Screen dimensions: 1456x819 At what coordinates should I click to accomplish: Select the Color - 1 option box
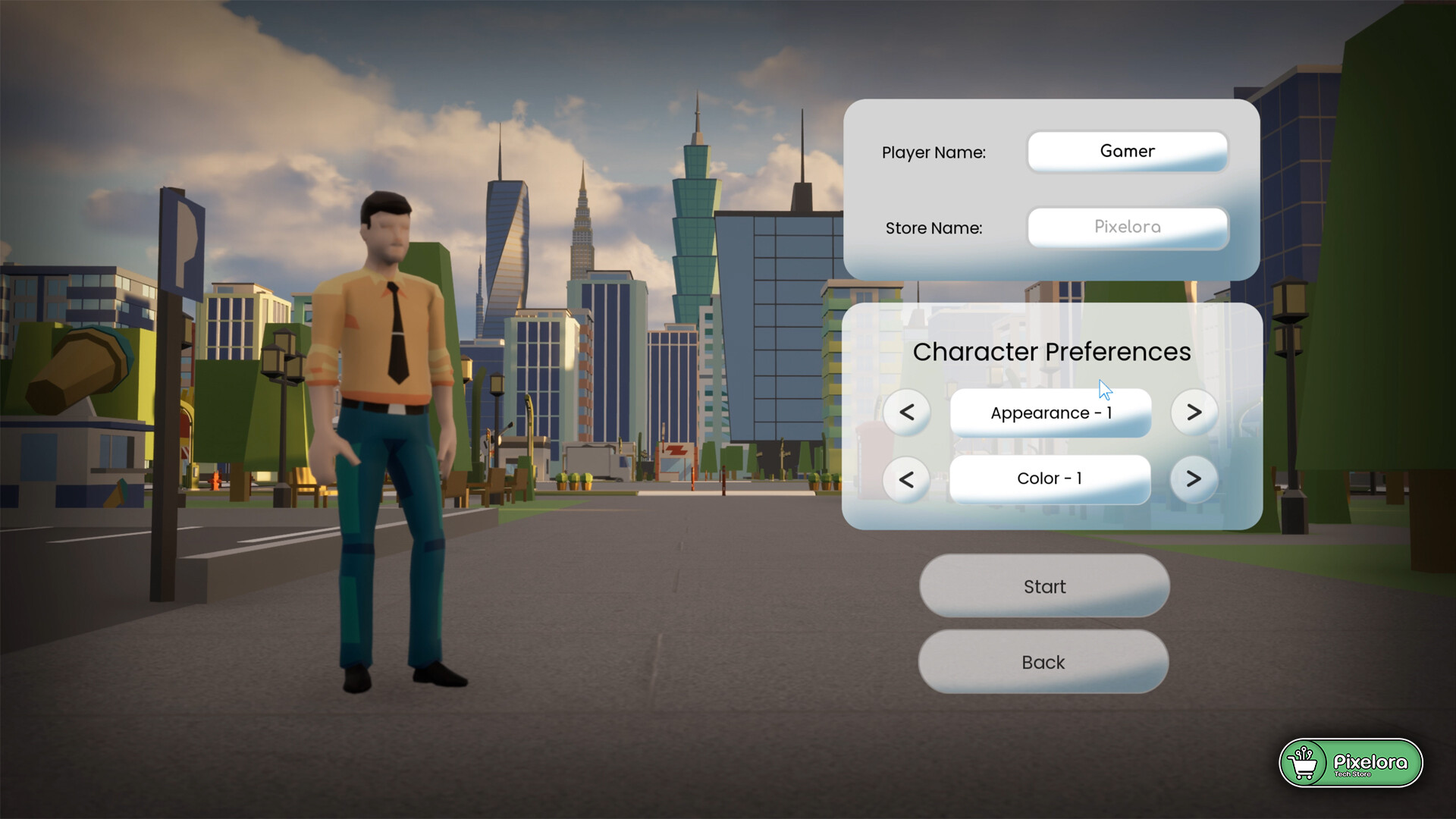click(x=1050, y=479)
